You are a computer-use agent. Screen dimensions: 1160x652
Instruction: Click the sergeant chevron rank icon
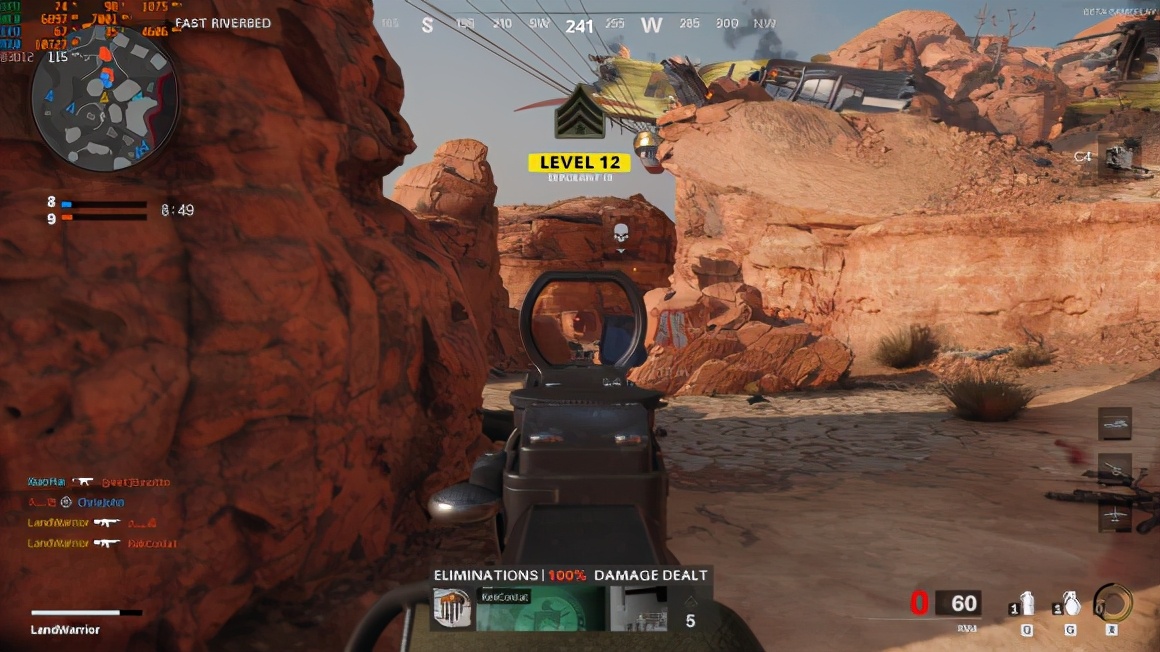[x=580, y=112]
